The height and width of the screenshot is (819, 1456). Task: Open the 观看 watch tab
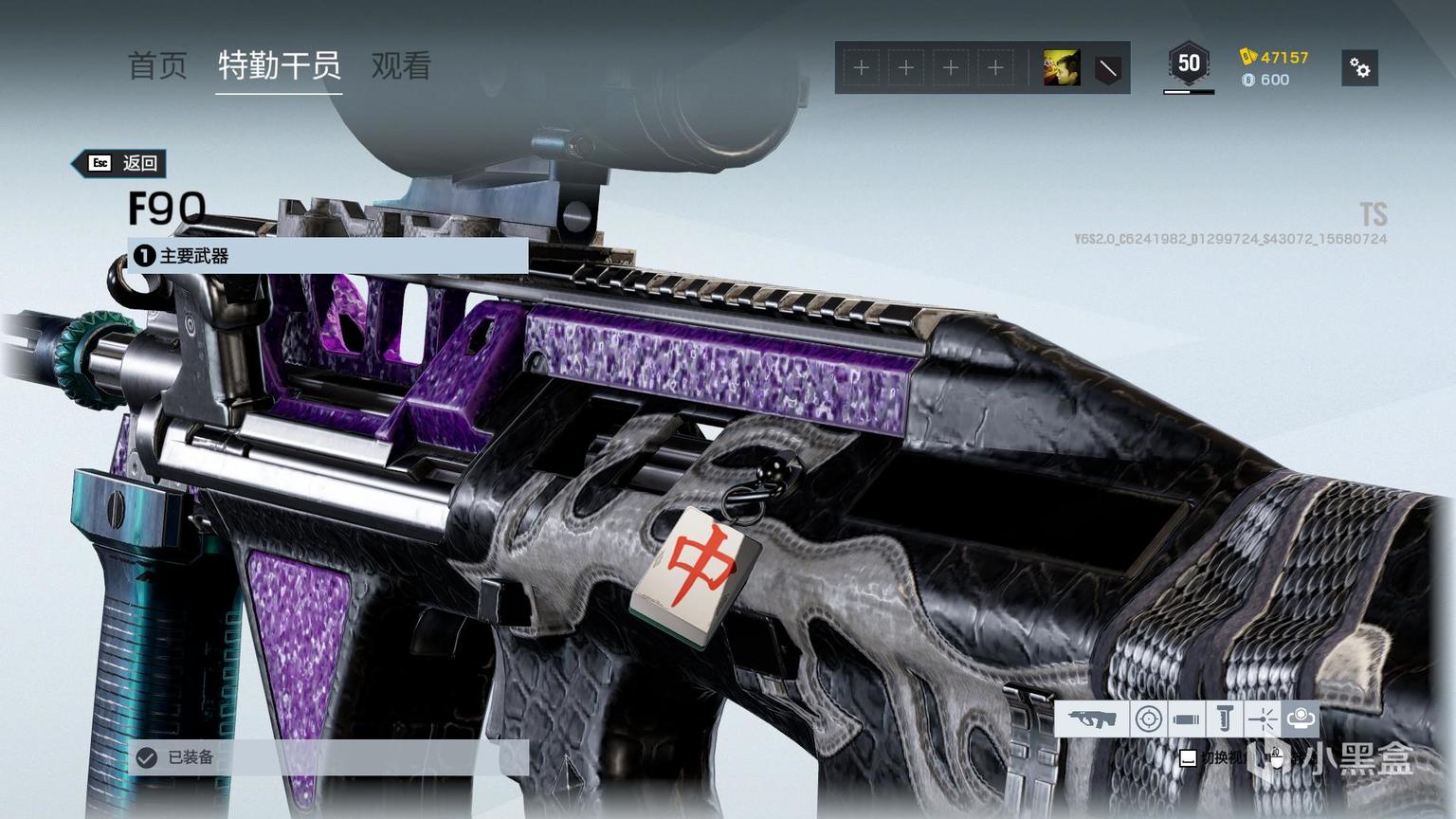401,65
